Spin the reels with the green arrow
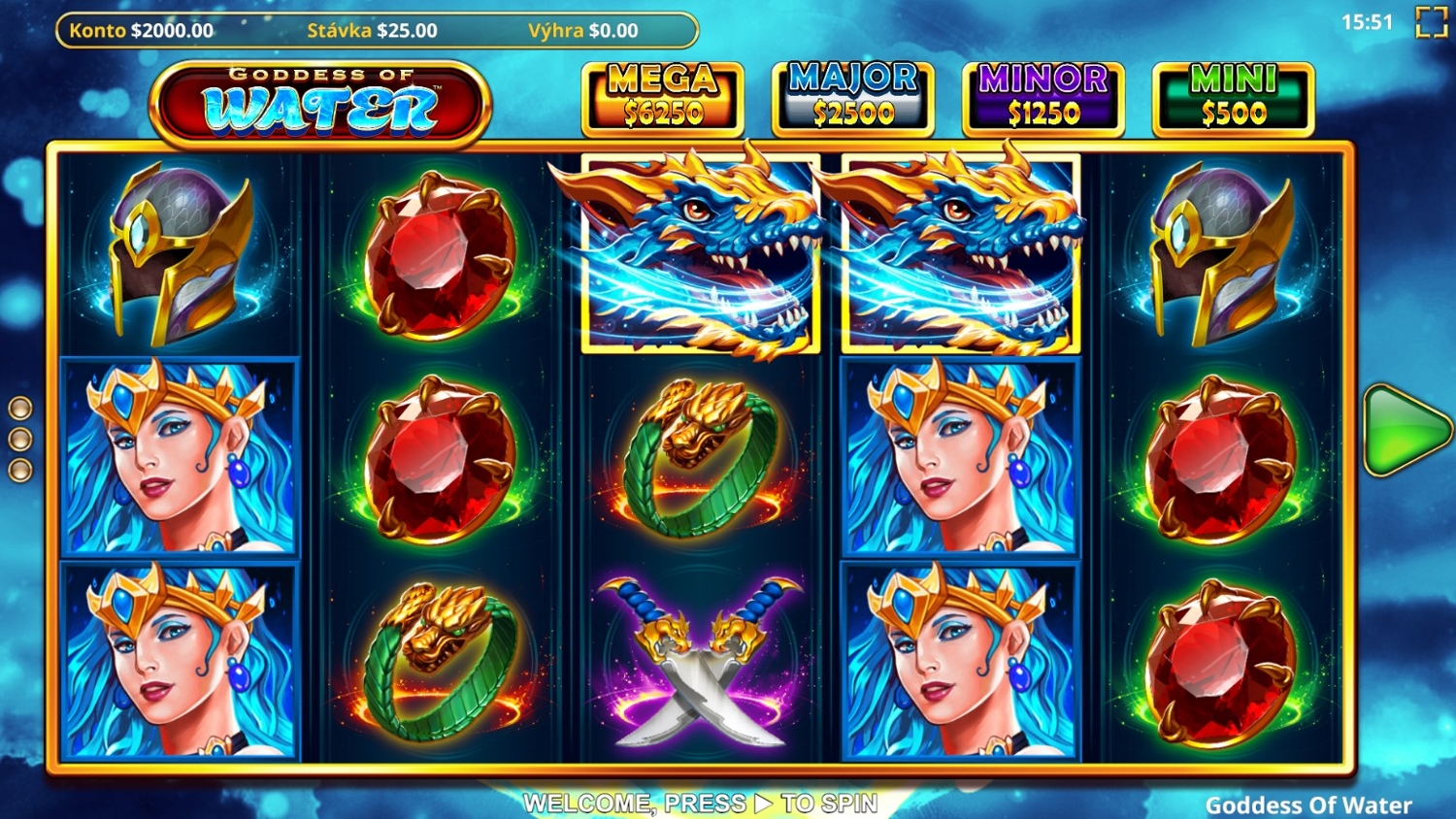This screenshot has width=1456, height=819. (x=1404, y=430)
